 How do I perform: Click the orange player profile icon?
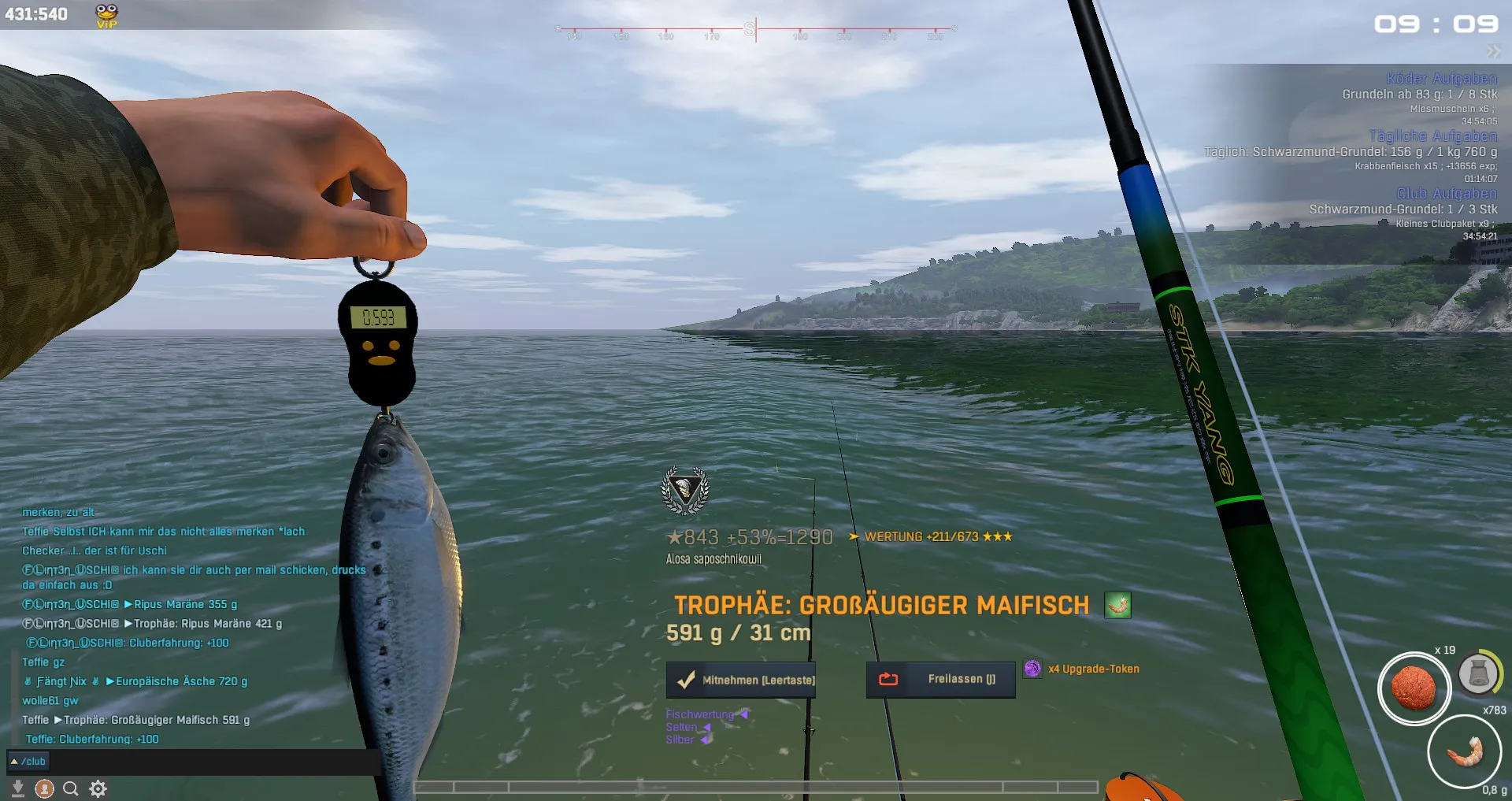pos(45,788)
